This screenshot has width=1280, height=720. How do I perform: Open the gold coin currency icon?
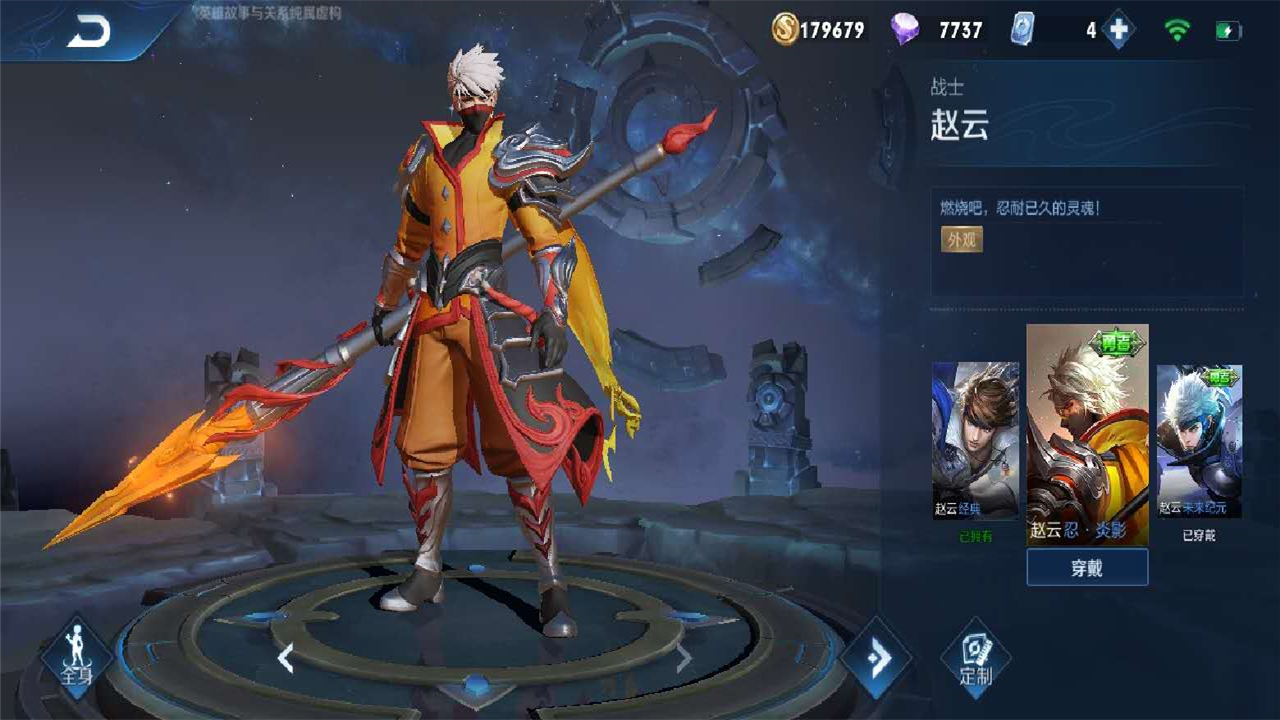(x=786, y=30)
